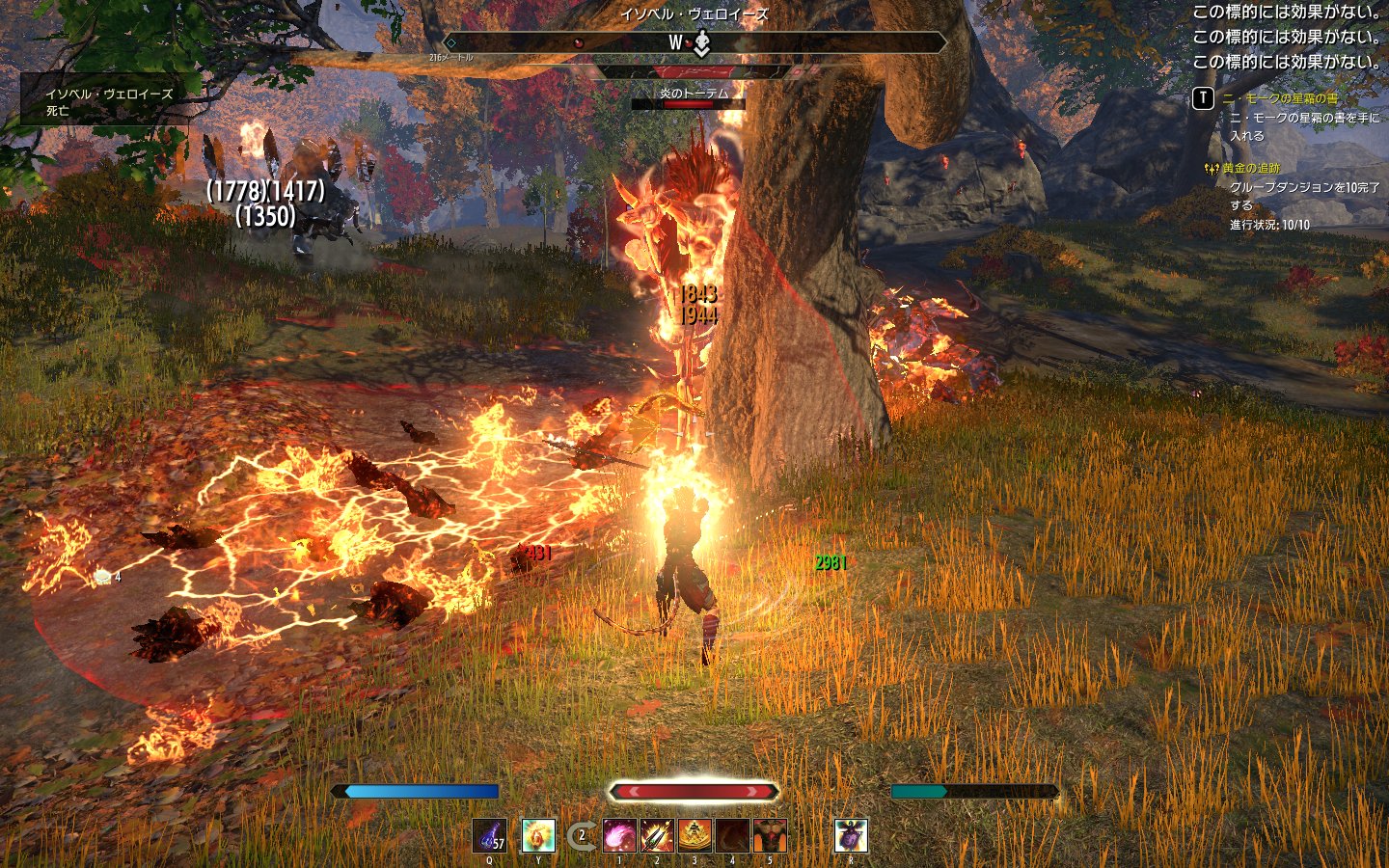Screen dimensions: 1389x868
Task: Activate the red armored torso skill in slot 5
Action: (770, 835)
